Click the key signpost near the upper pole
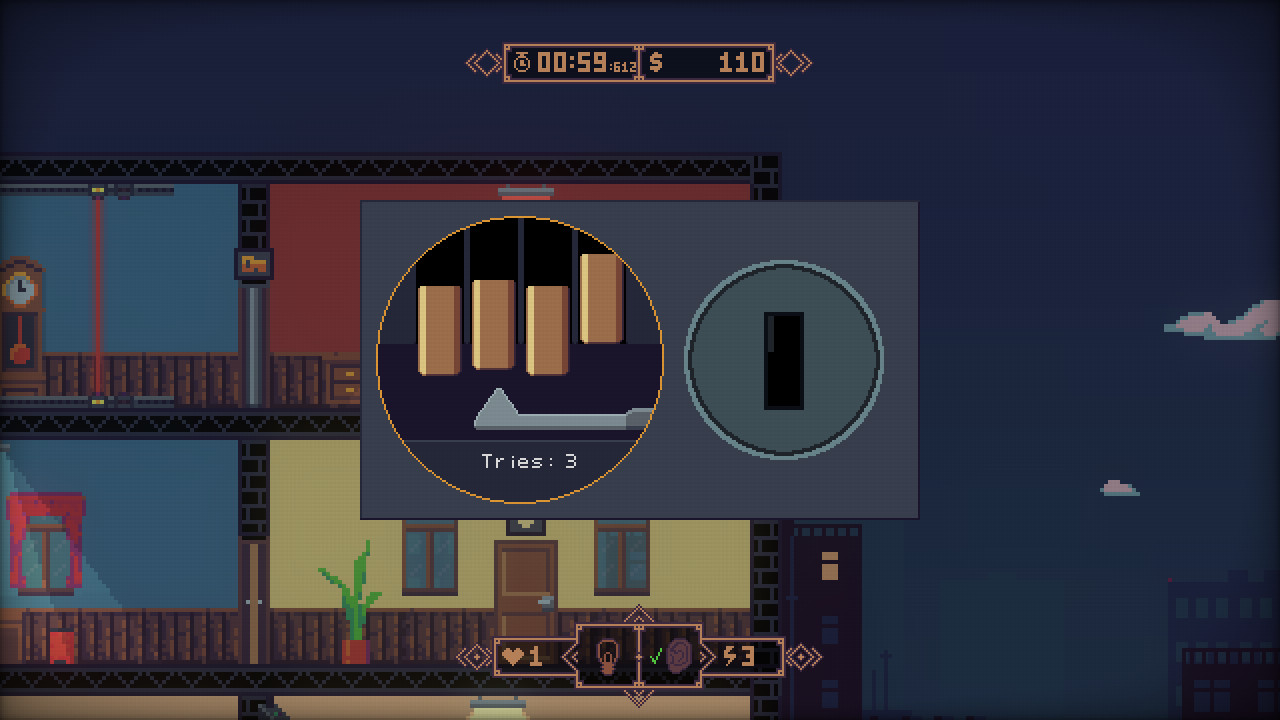 pos(256,266)
